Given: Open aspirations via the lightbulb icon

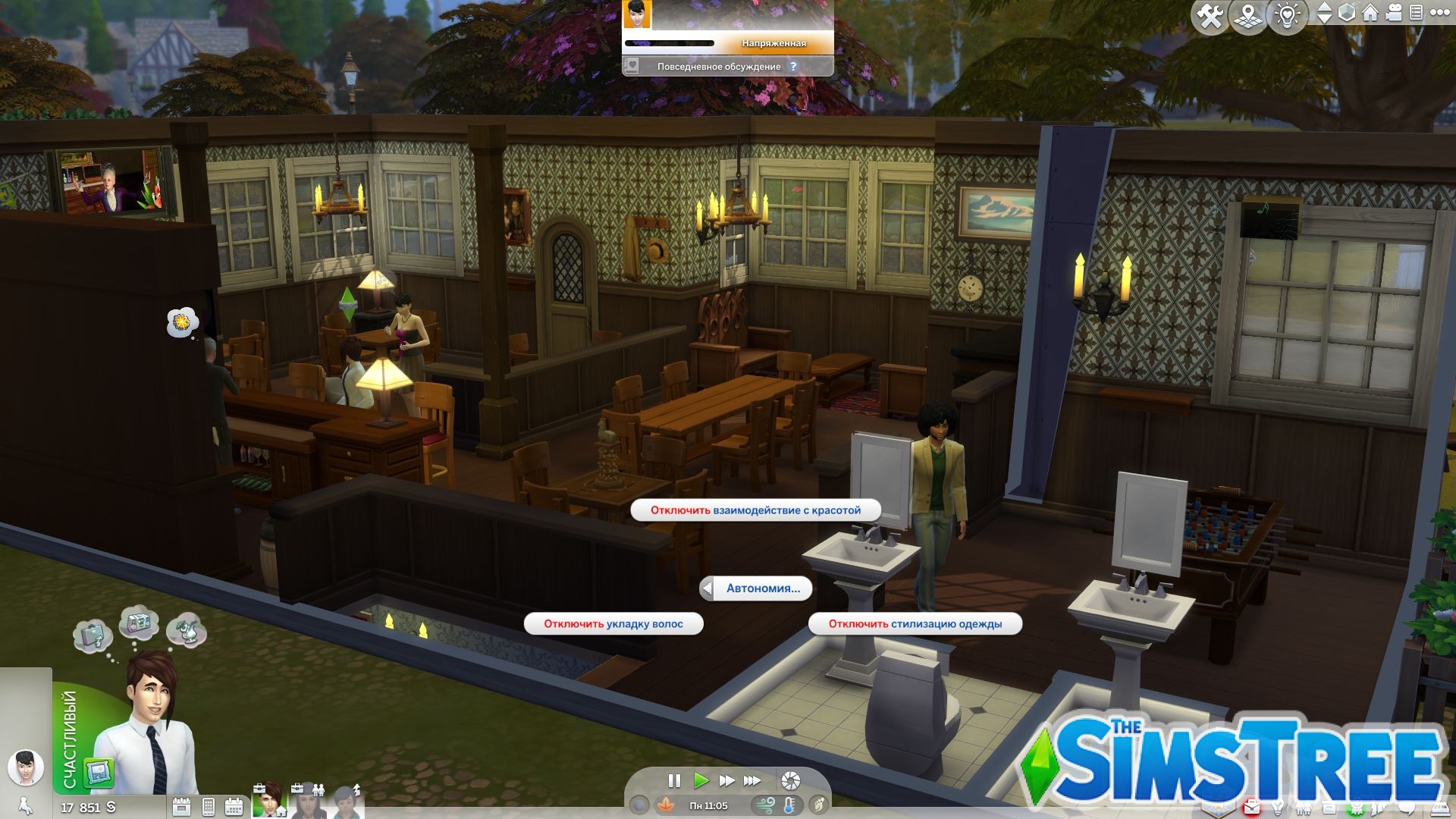Looking at the screenshot, I should [1279, 808].
